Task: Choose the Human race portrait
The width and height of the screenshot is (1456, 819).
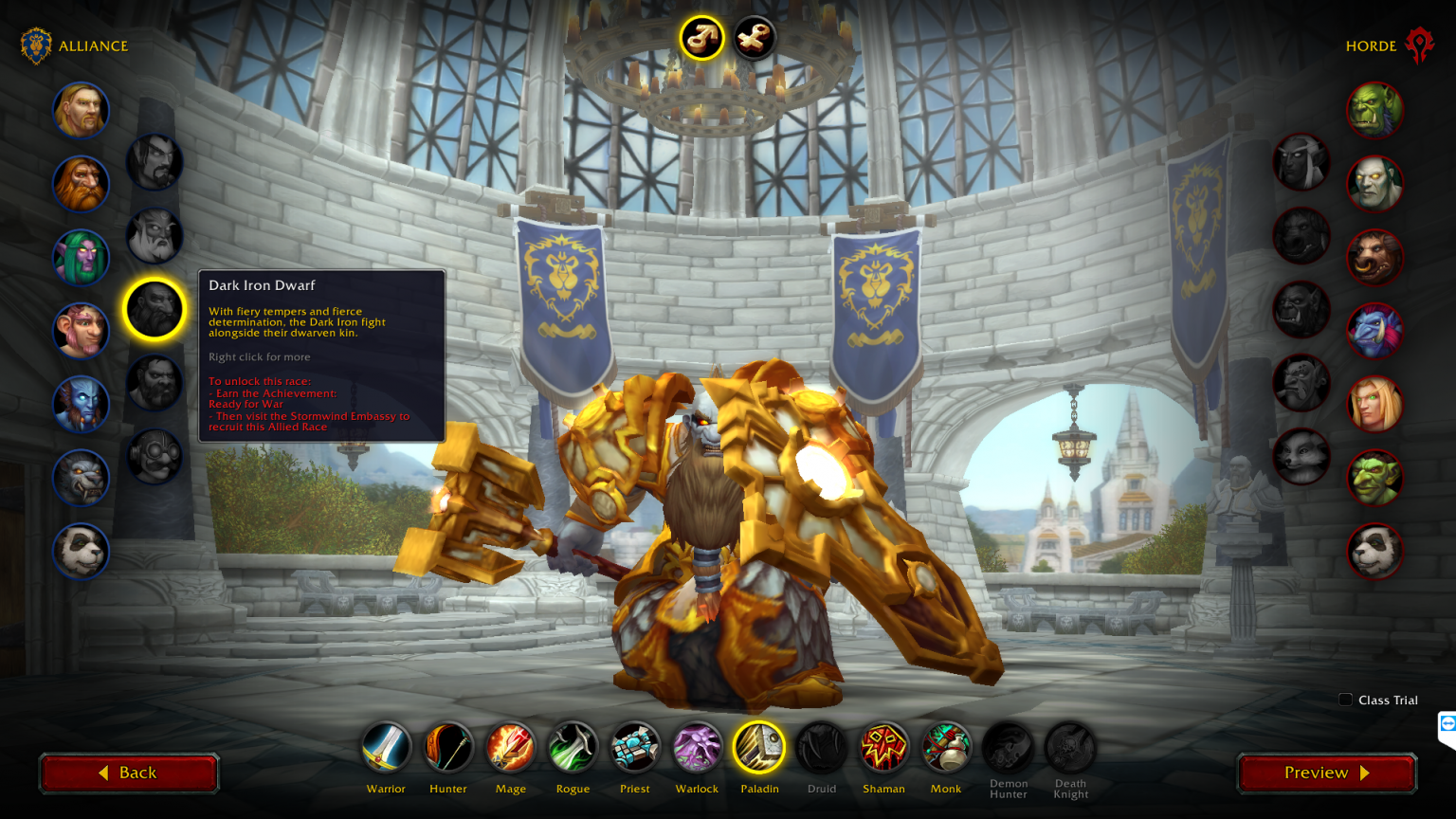Action: point(81,110)
